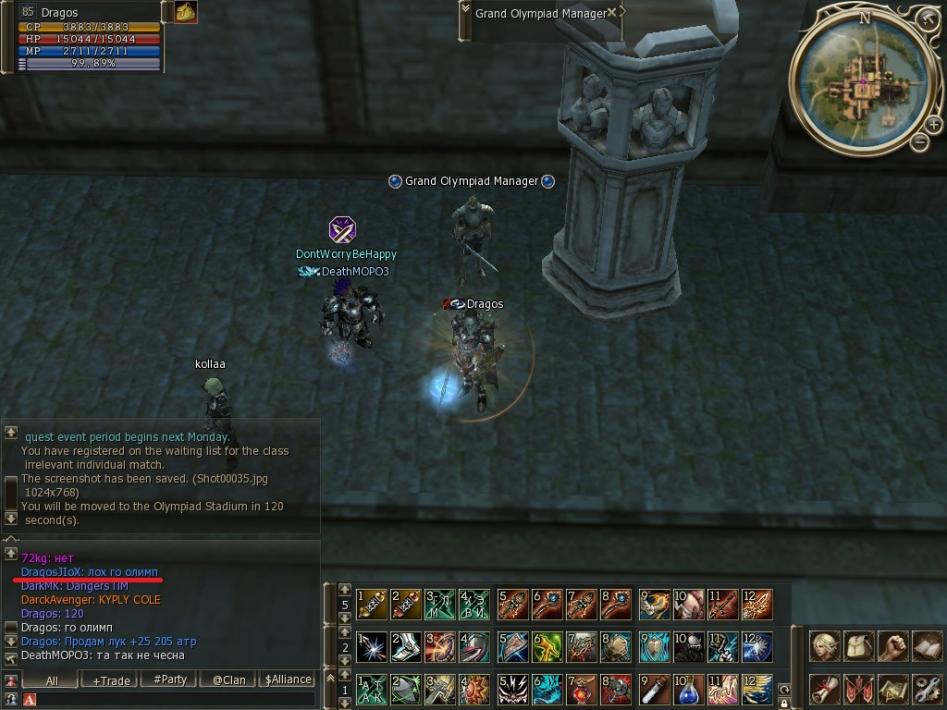Select the All chat tab

tap(52, 680)
